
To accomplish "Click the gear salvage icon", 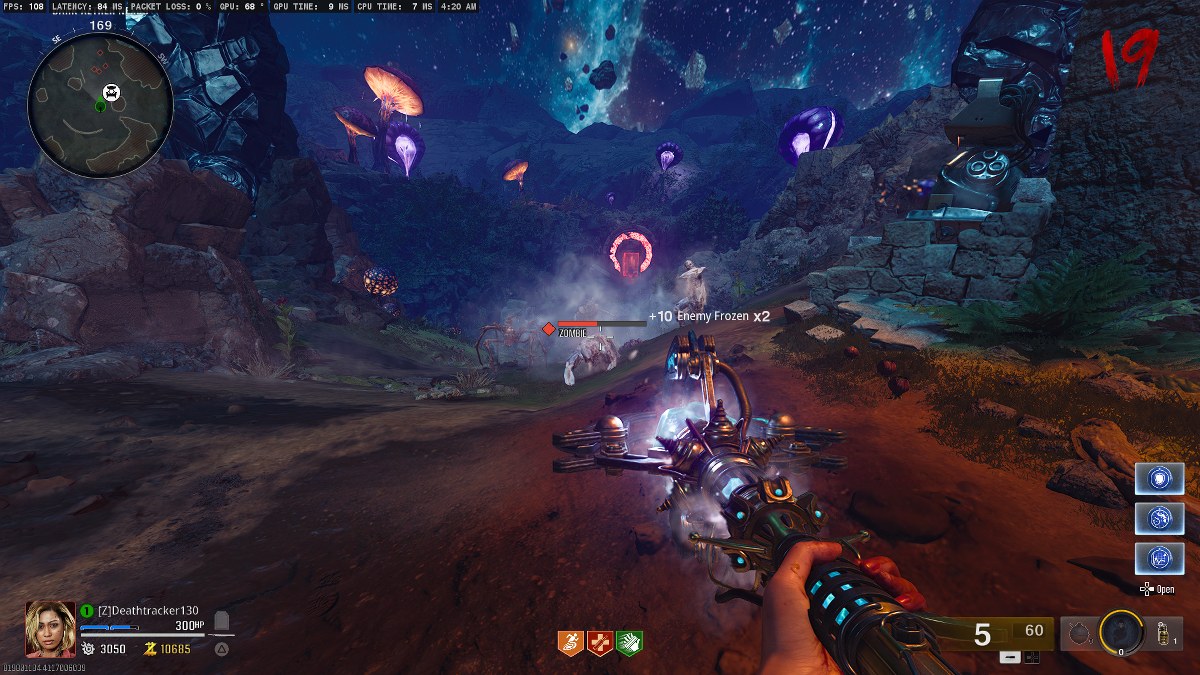I will coord(87,649).
